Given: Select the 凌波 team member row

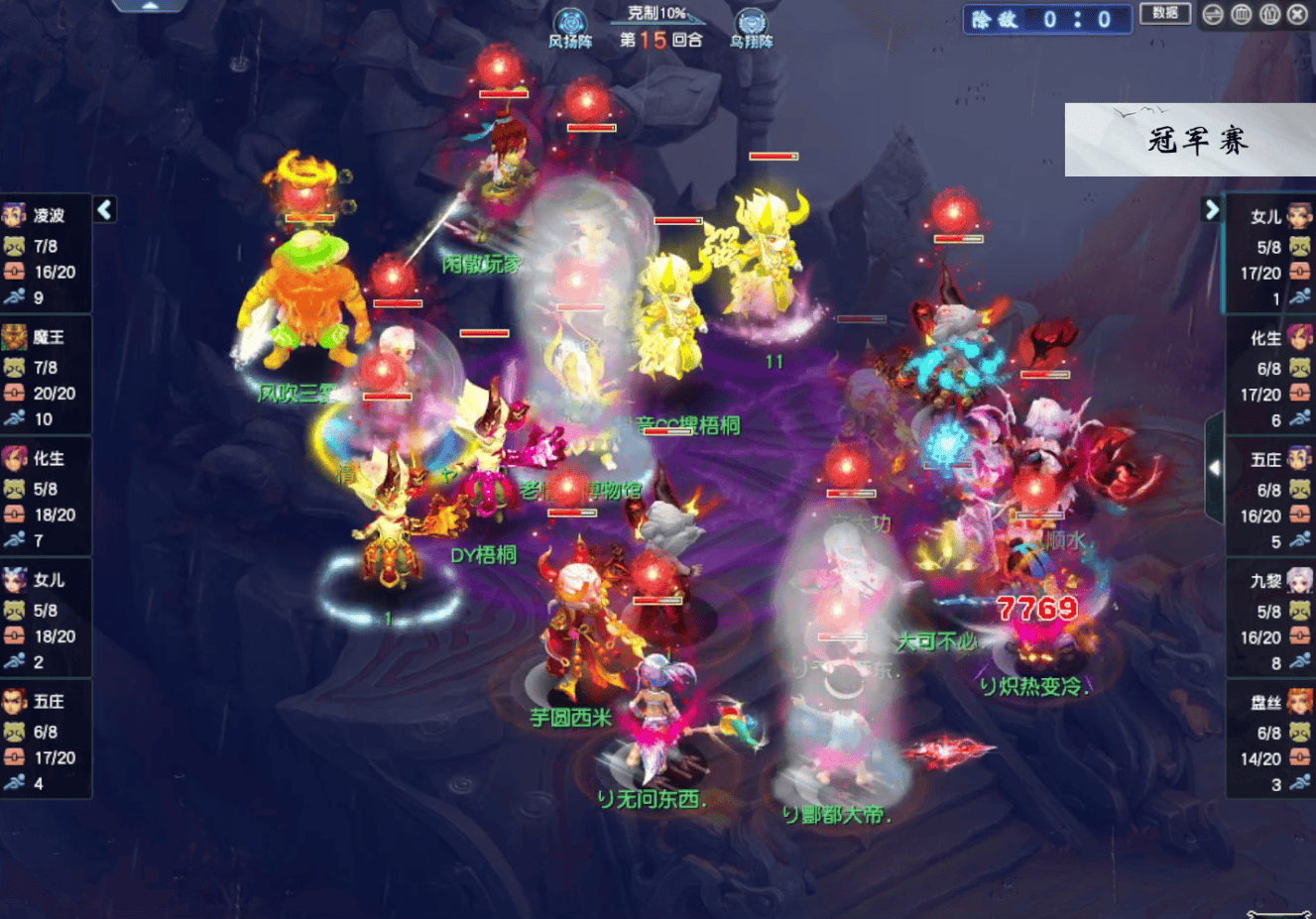Looking at the screenshot, I should [46, 255].
